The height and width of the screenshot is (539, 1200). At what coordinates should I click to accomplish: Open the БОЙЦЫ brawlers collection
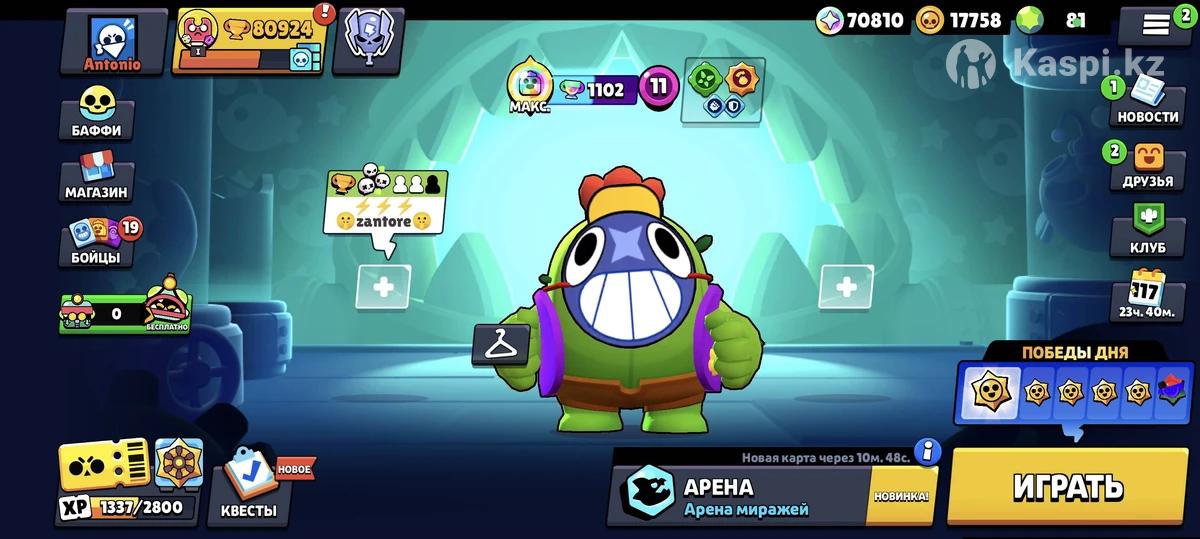[97, 242]
